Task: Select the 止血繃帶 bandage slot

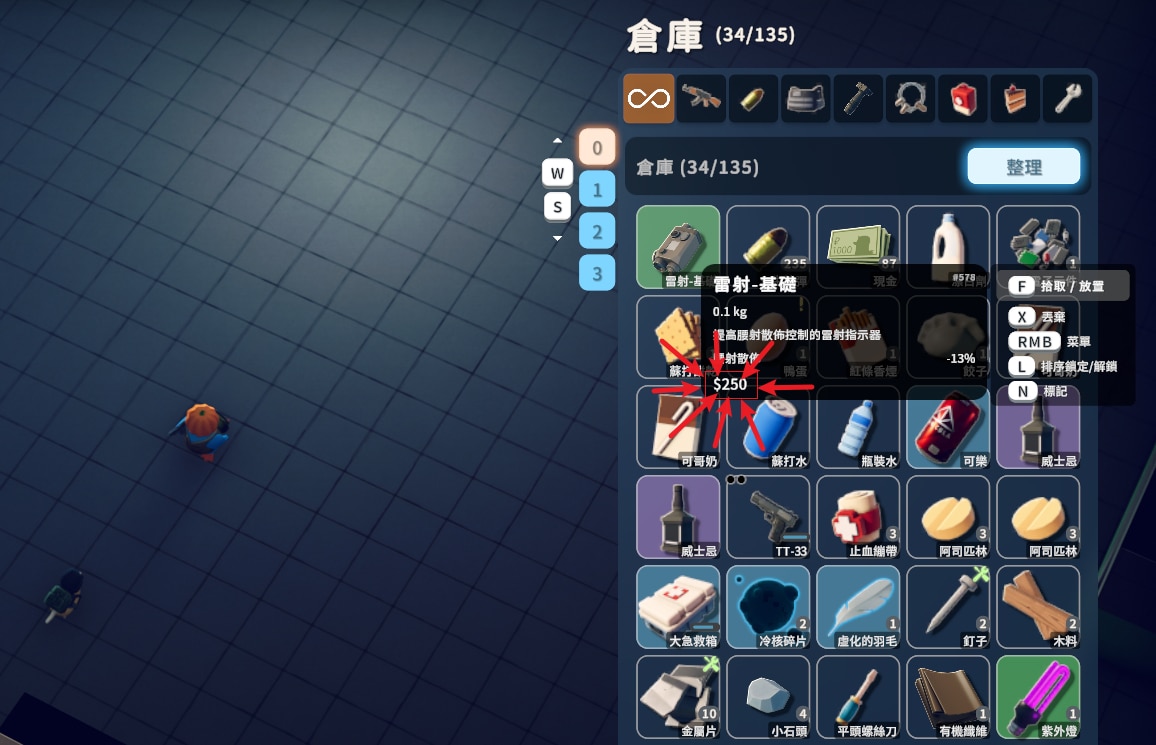Action: click(x=858, y=517)
